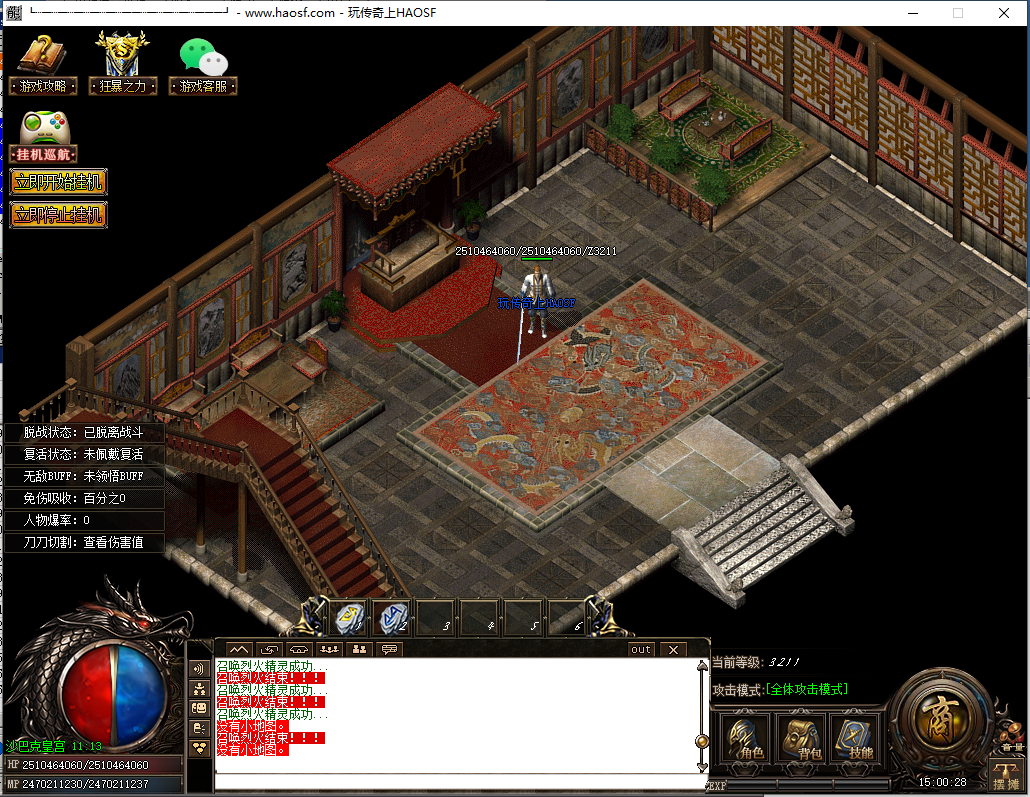The image size is (1030, 797).
Task: Click the chat panel's out button
Action: [x=641, y=649]
